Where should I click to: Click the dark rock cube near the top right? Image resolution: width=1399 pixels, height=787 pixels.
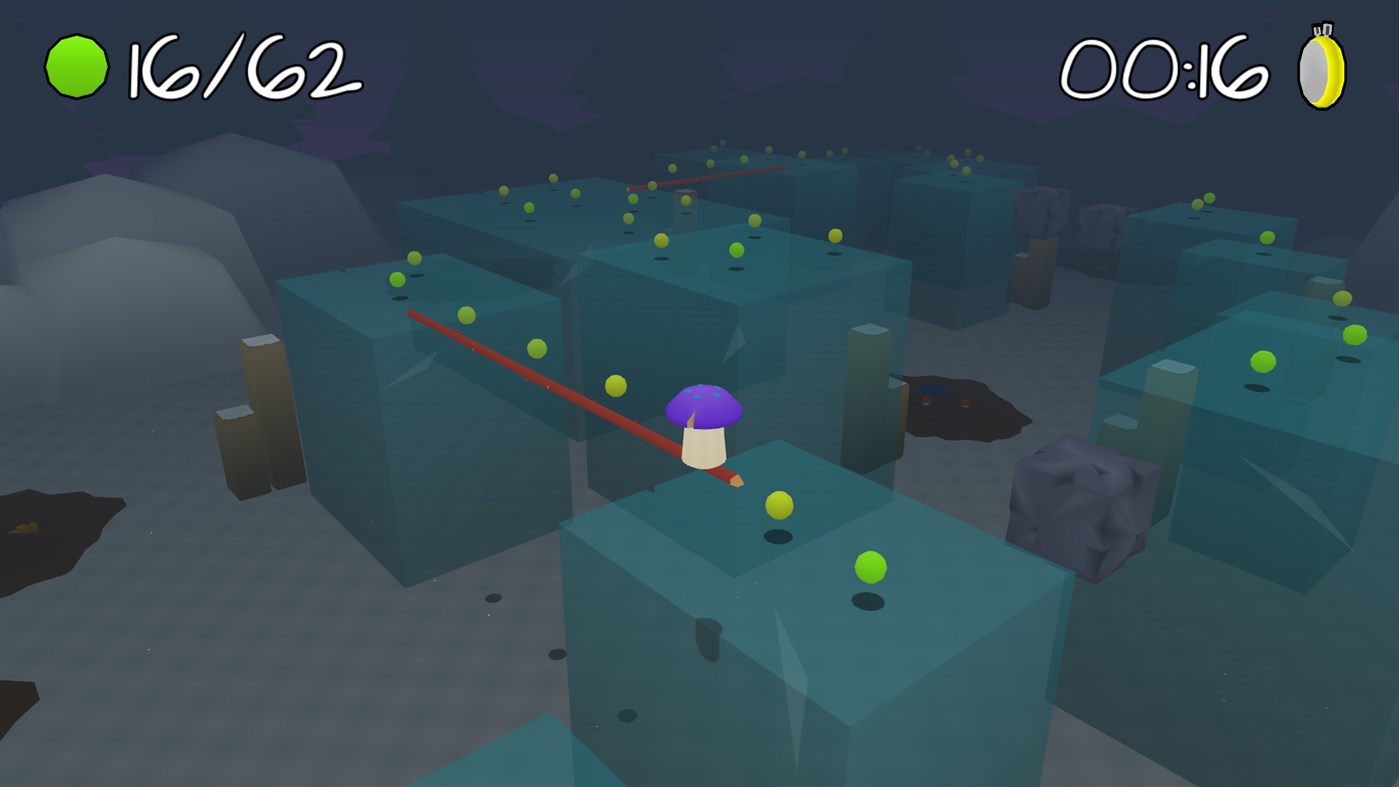[1042, 213]
